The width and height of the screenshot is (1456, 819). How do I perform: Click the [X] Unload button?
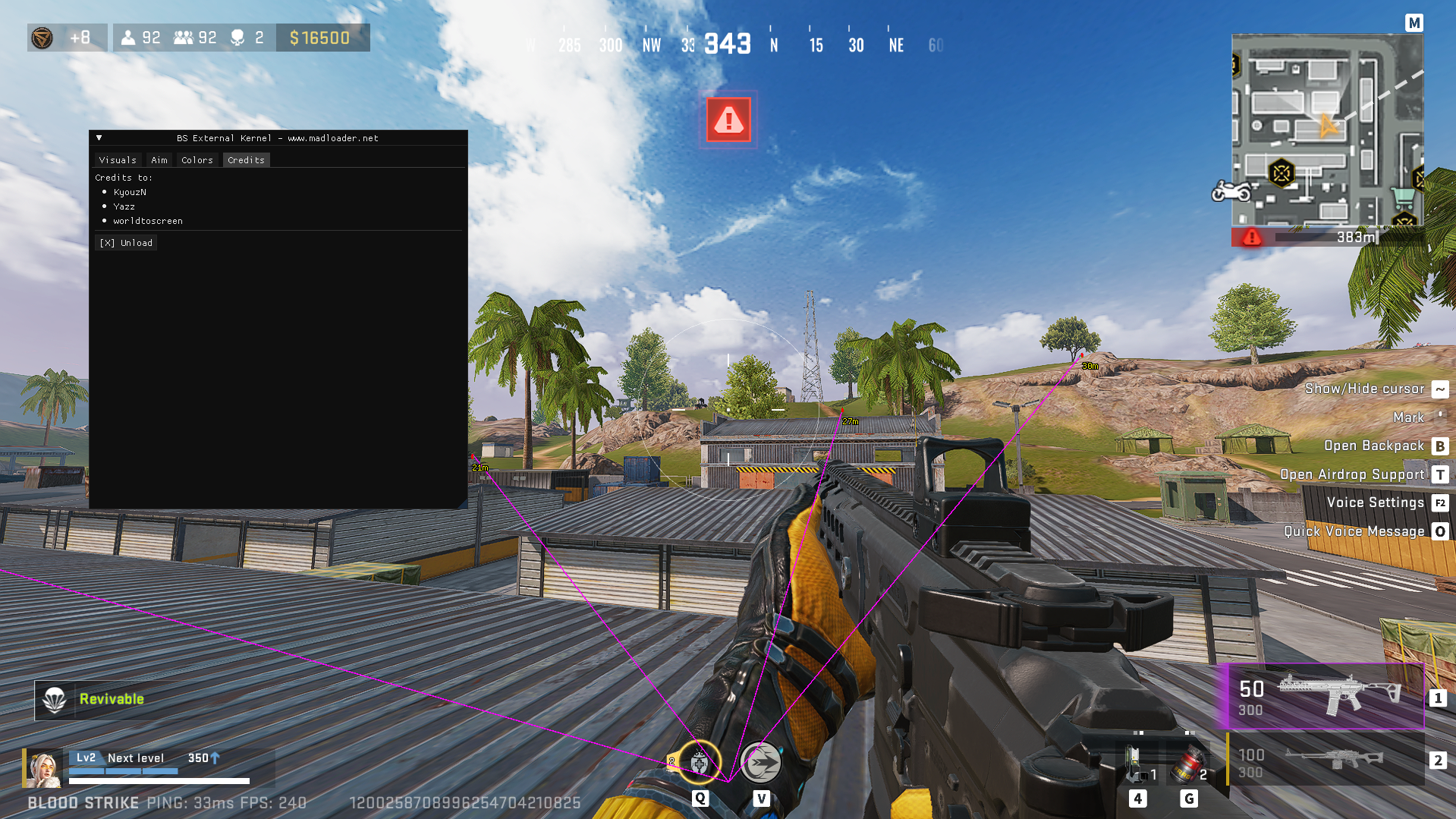pos(126,242)
